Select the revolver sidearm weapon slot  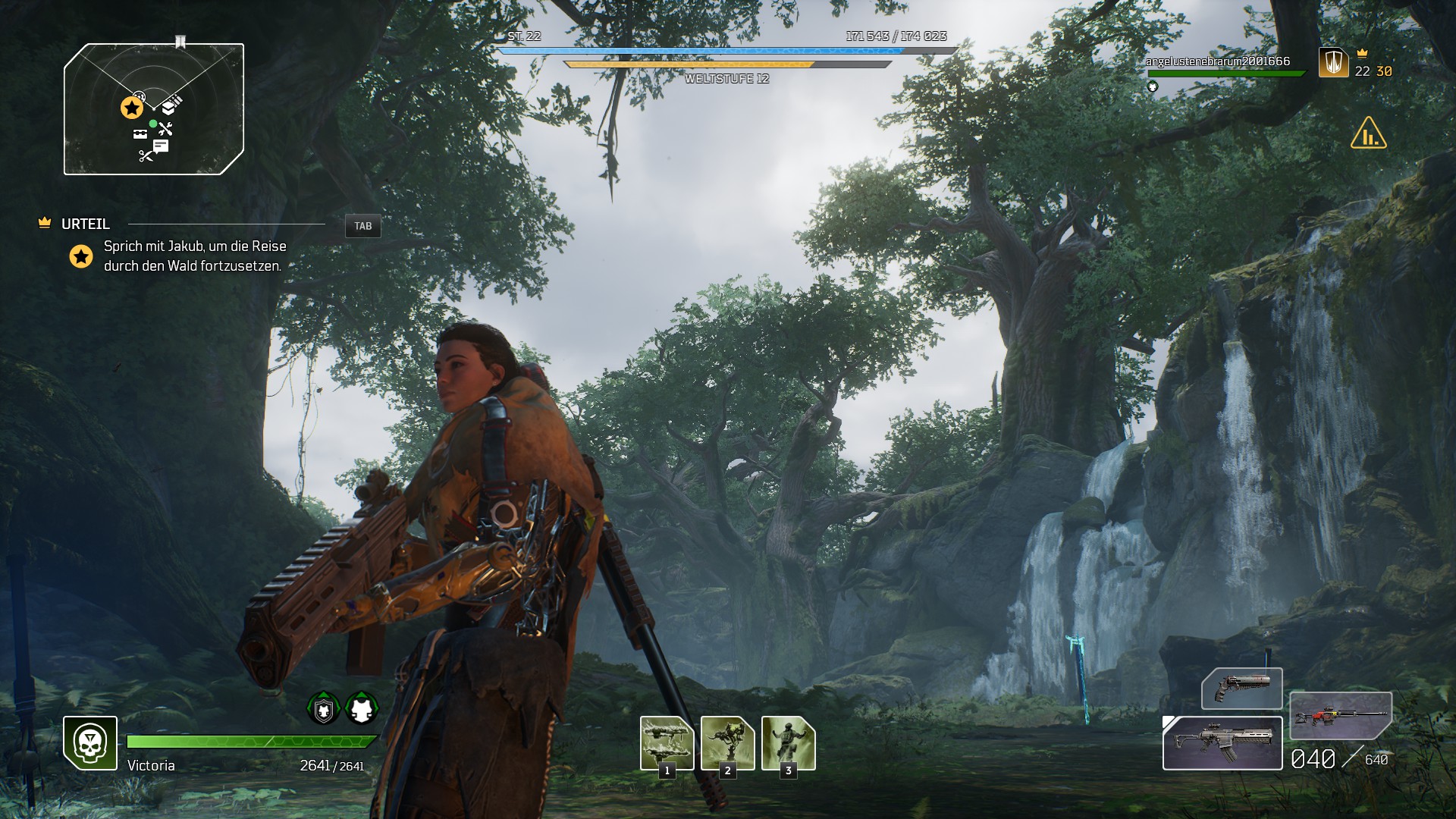click(x=1241, y=688)
